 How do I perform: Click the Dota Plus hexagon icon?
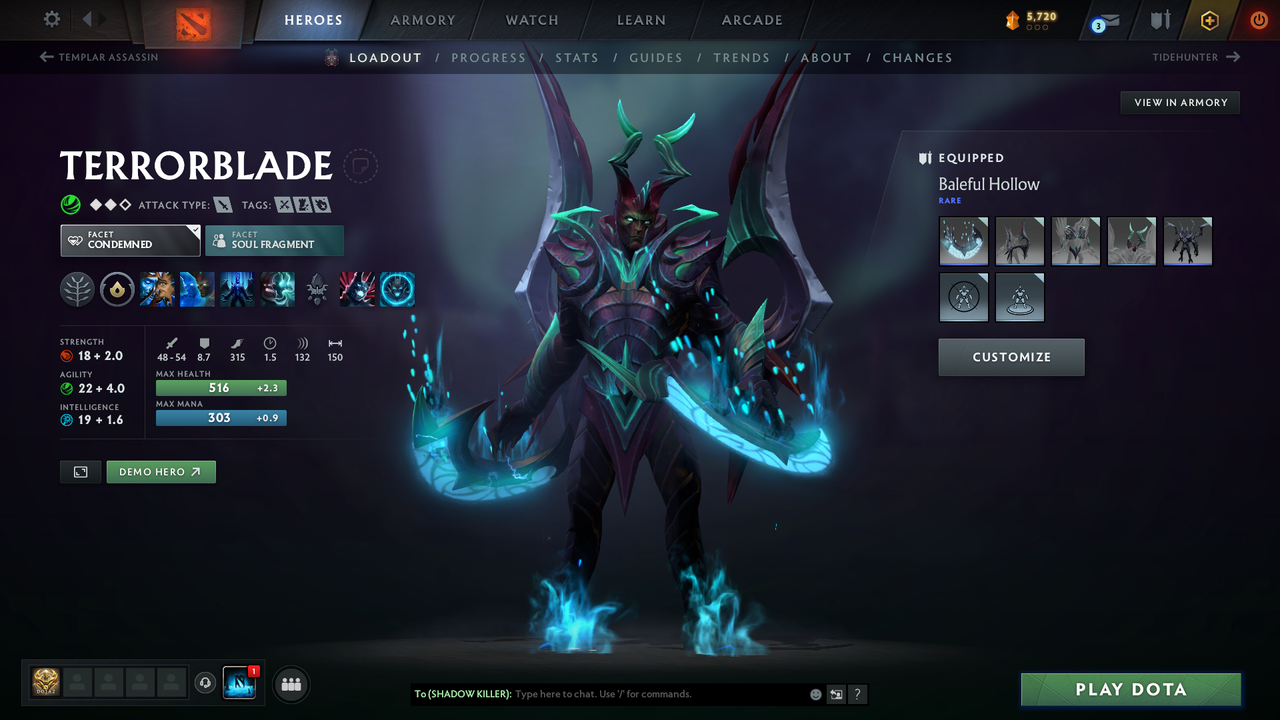tap(1209, 20)
